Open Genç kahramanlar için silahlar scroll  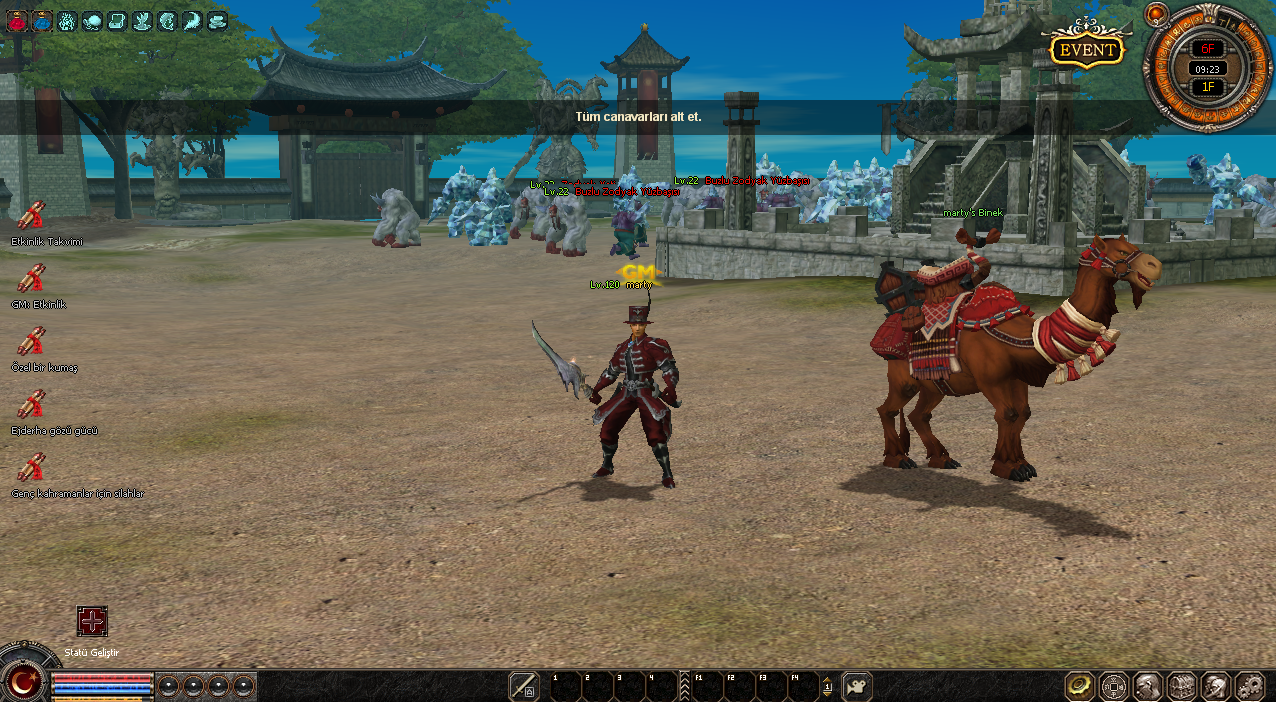tap(31, 467)
